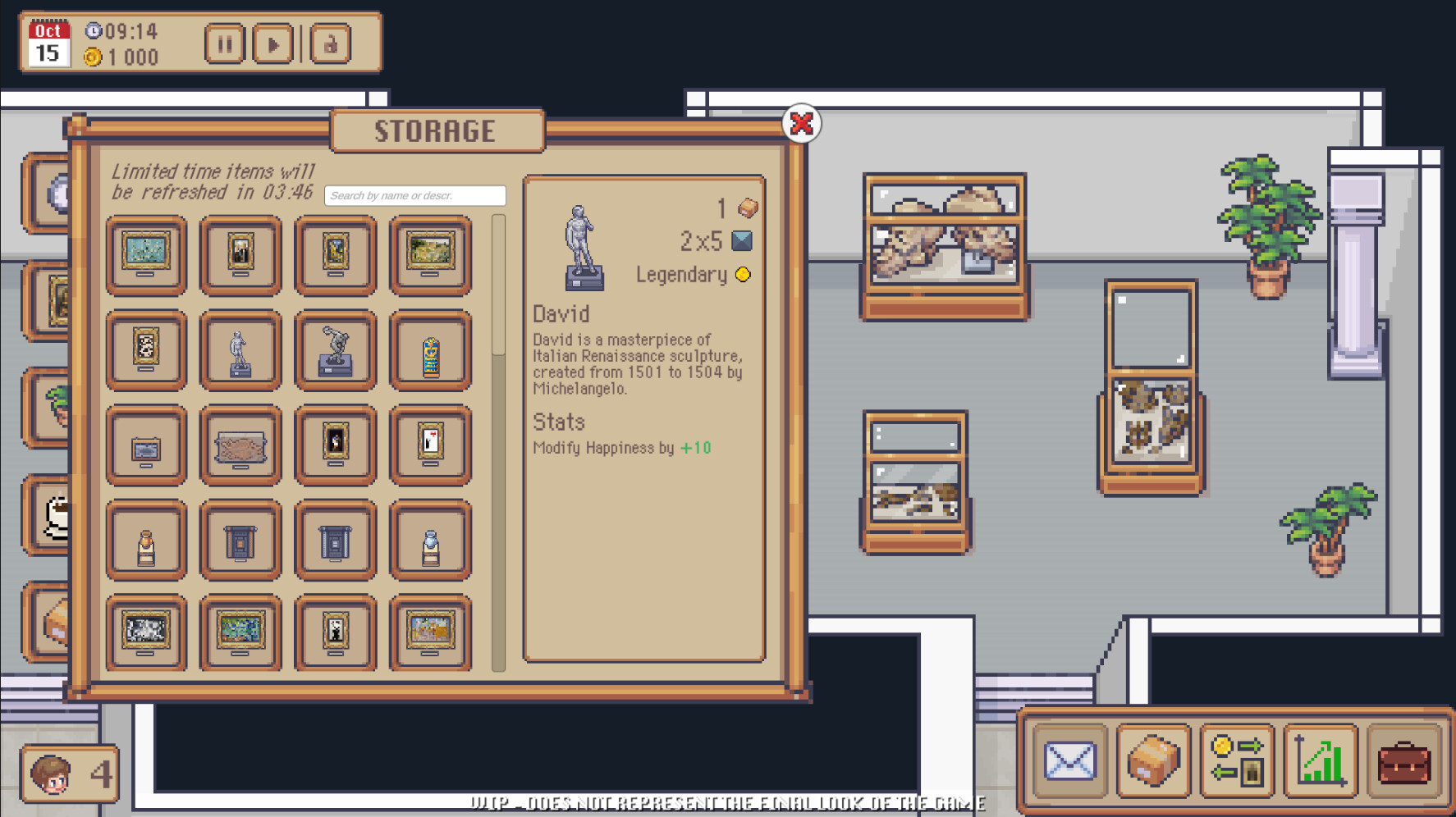Pause the game simulation
This screenshot has width=1456, height=817.
[224, 45]
